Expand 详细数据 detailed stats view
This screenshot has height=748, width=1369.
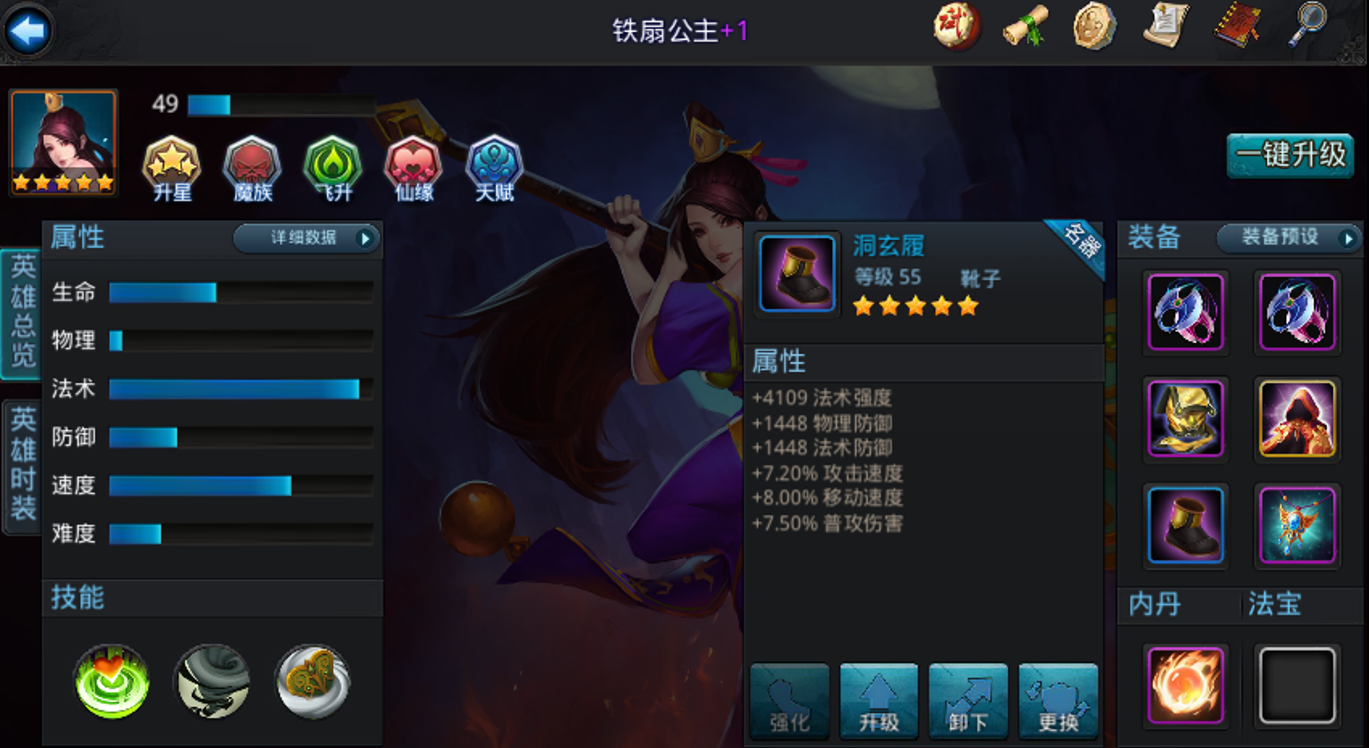307,239
